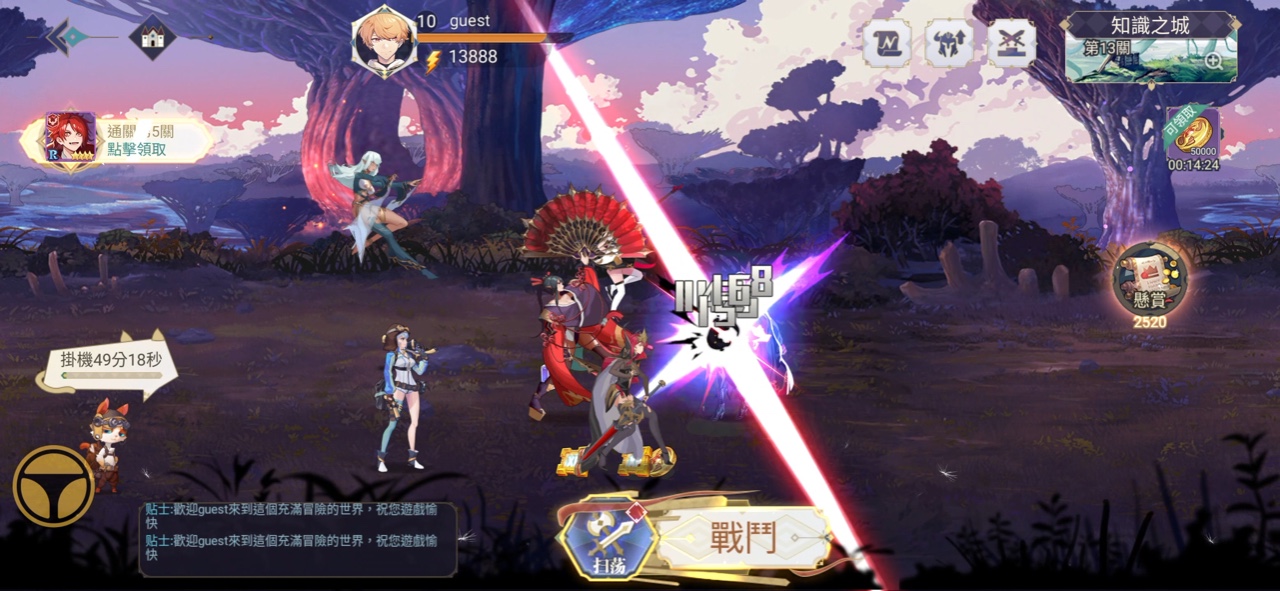Image resolution: width=1280 pixels, height=591 pixels.
Task: Open the chat message box
Action: pyautogui.click(x=297, y=540)
